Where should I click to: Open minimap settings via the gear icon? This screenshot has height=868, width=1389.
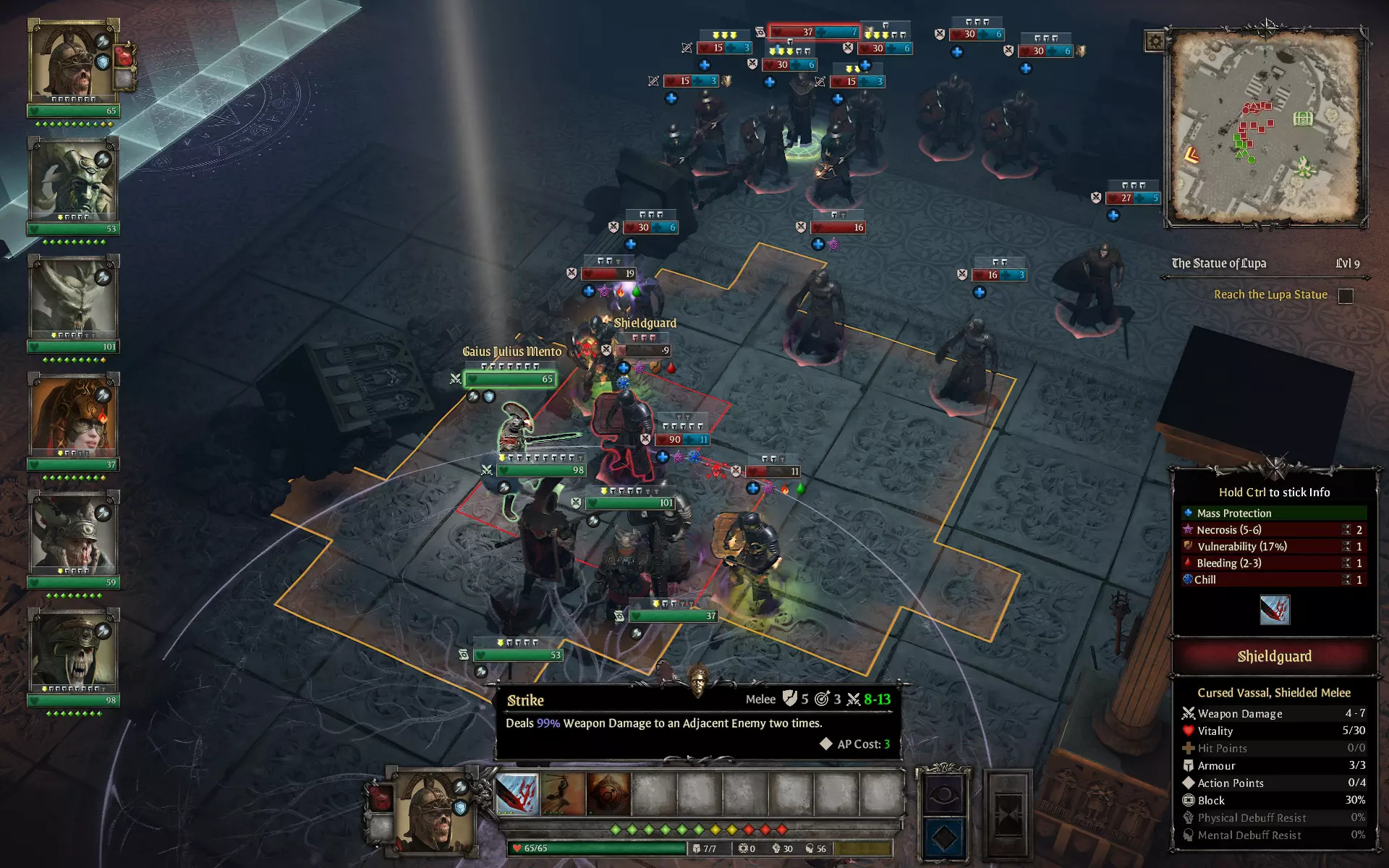pos(1155,41)
